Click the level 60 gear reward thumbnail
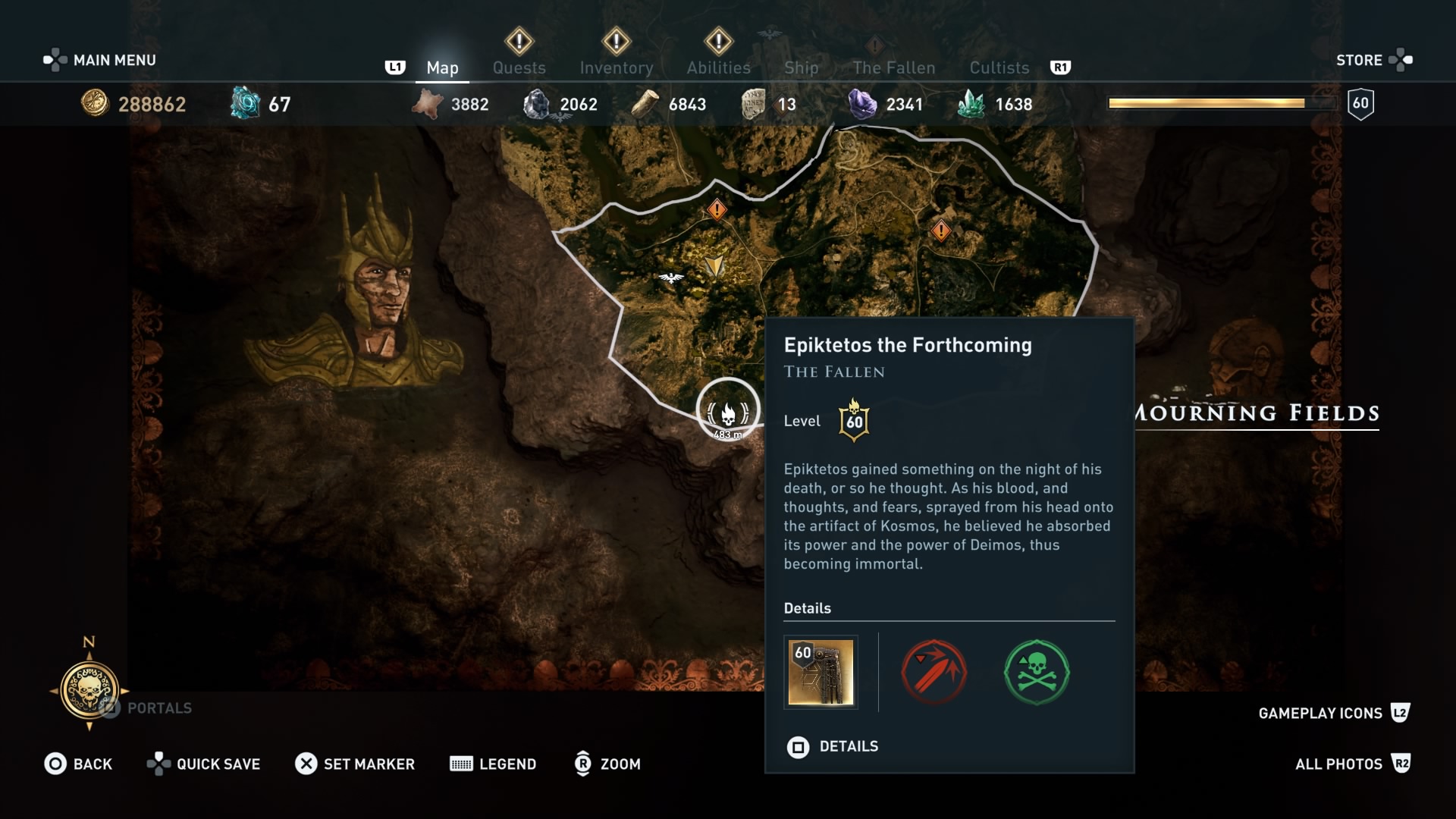 pos(821,672)
